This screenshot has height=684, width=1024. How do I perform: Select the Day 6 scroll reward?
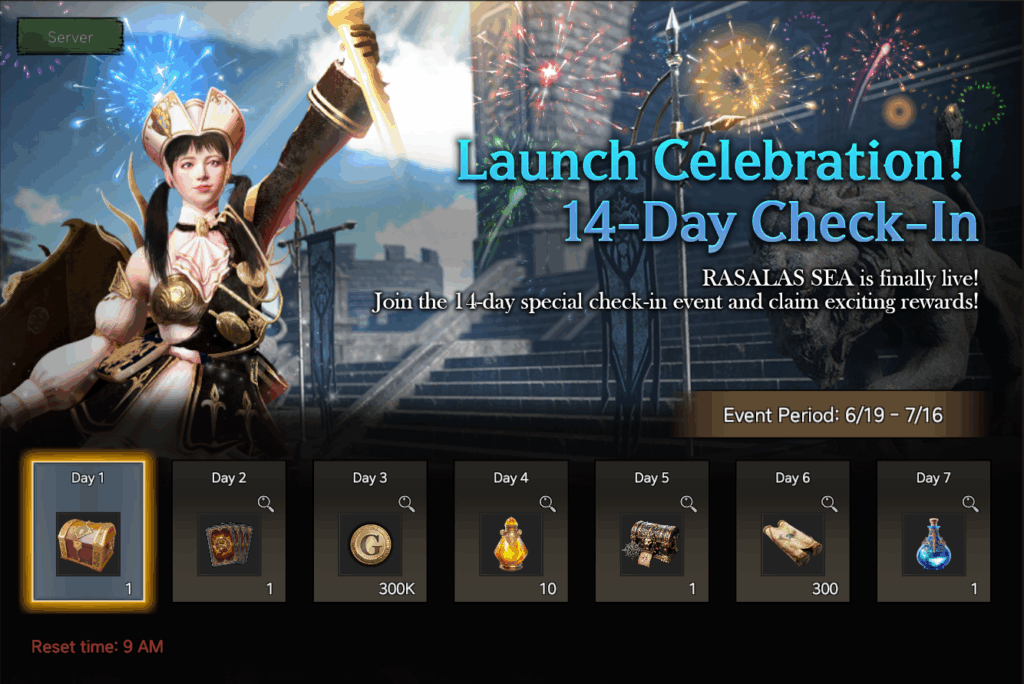(x=793, y=543)
